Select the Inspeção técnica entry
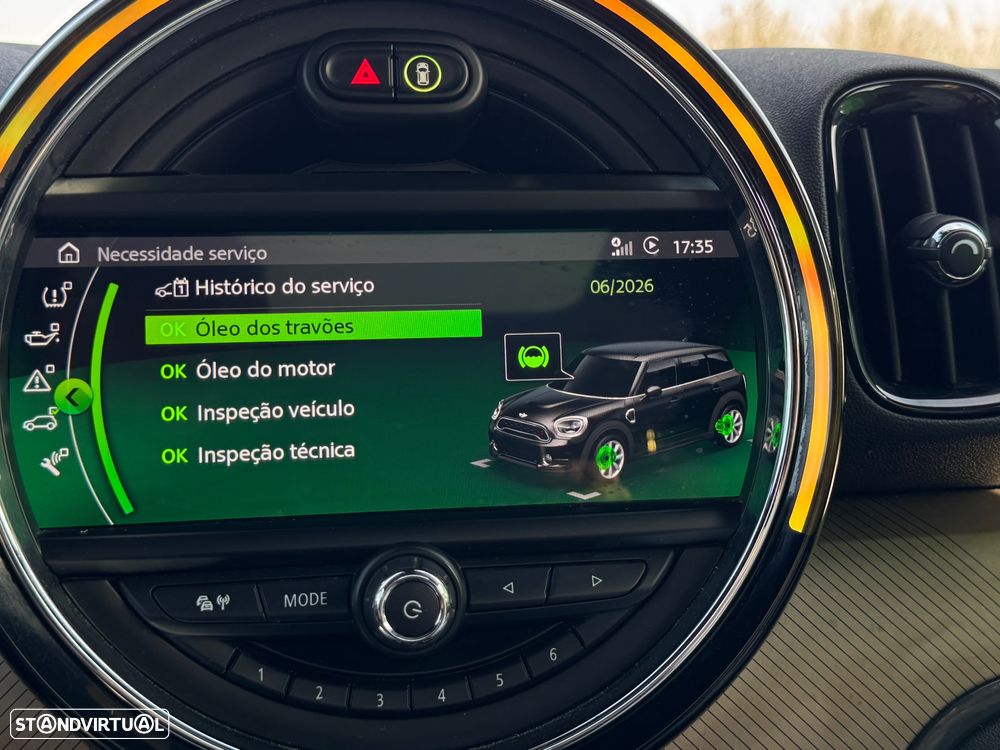1000x750 pixels. [275, 453]
